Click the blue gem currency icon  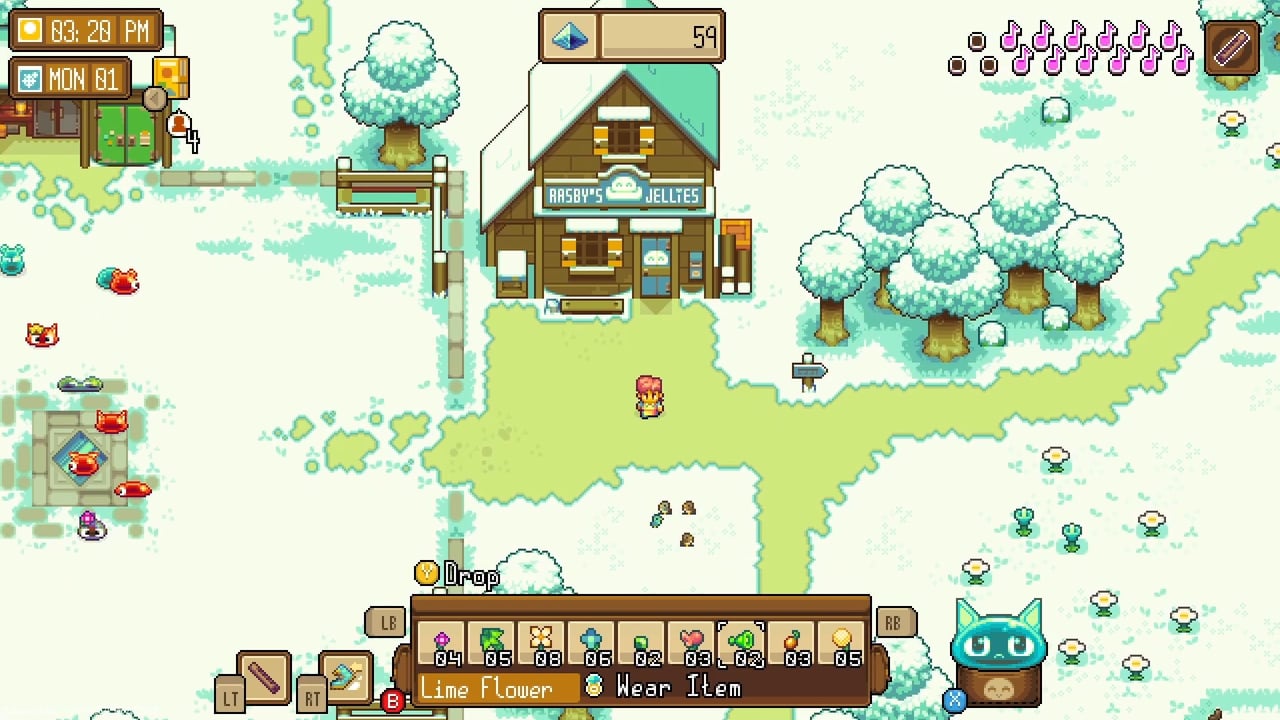click(569, 34)
